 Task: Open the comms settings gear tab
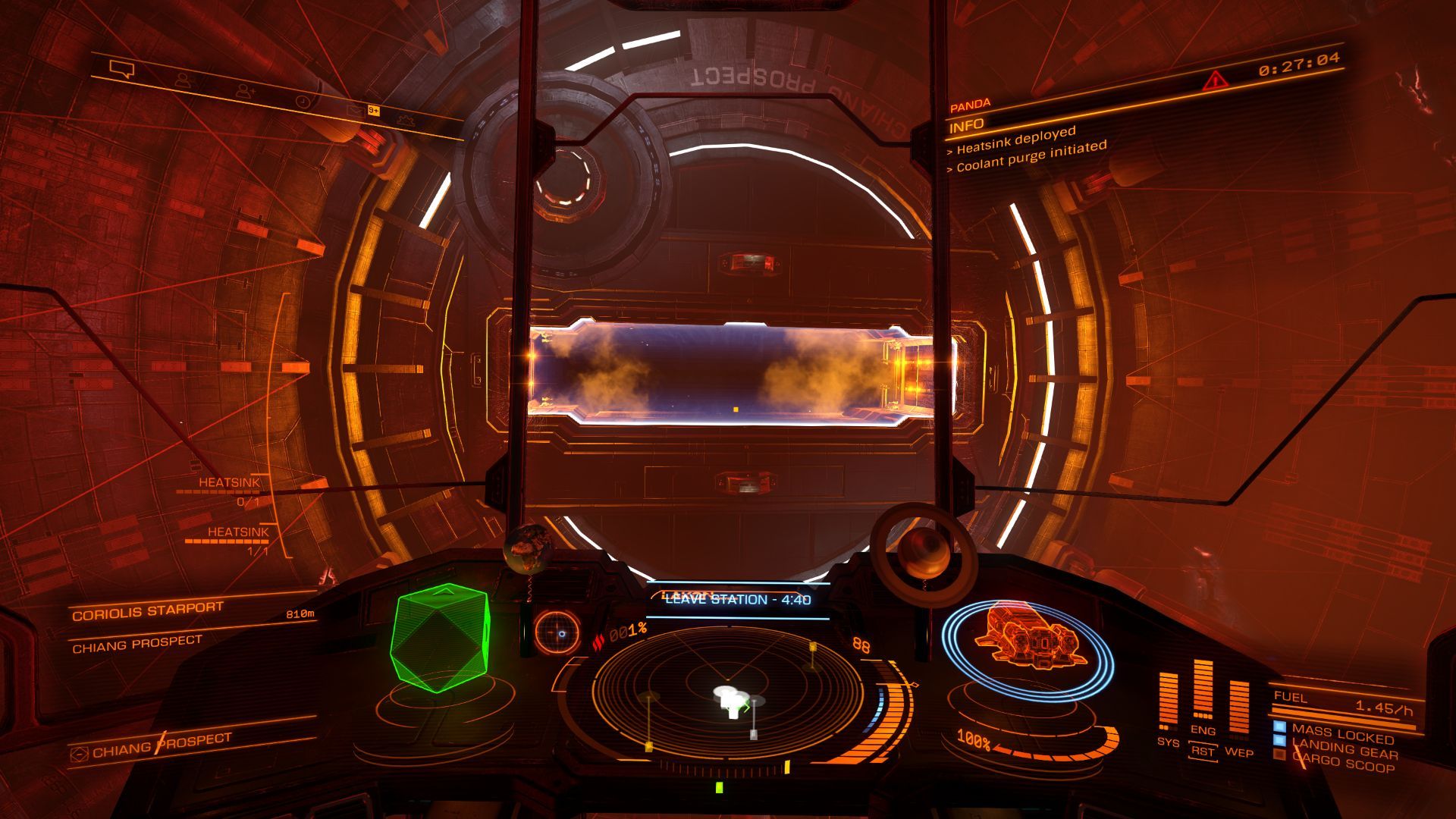pyautogui.click(x=404, y=120)
